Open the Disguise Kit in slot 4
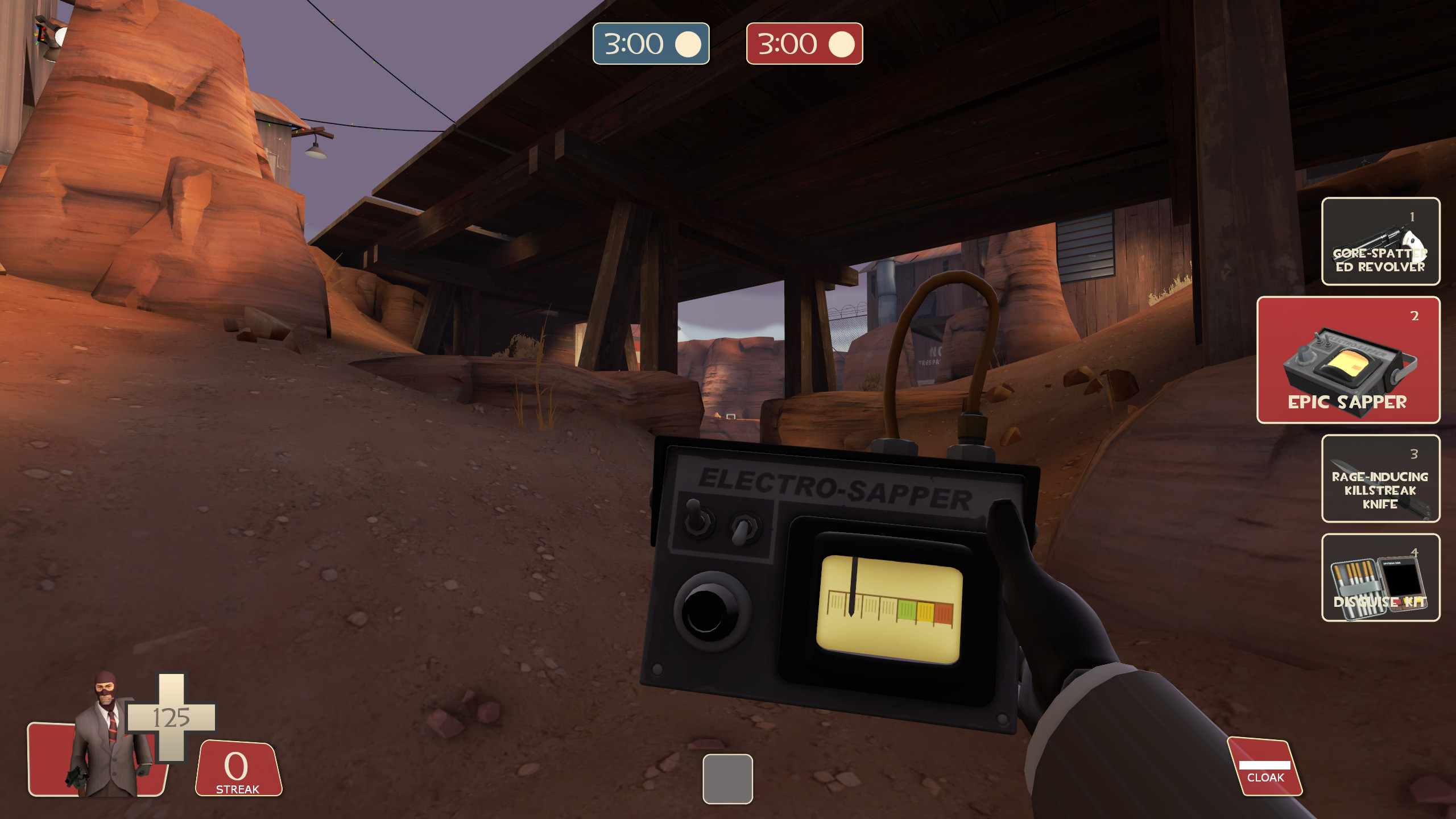Screen dimensions: 1456x819 (1380, 577)
